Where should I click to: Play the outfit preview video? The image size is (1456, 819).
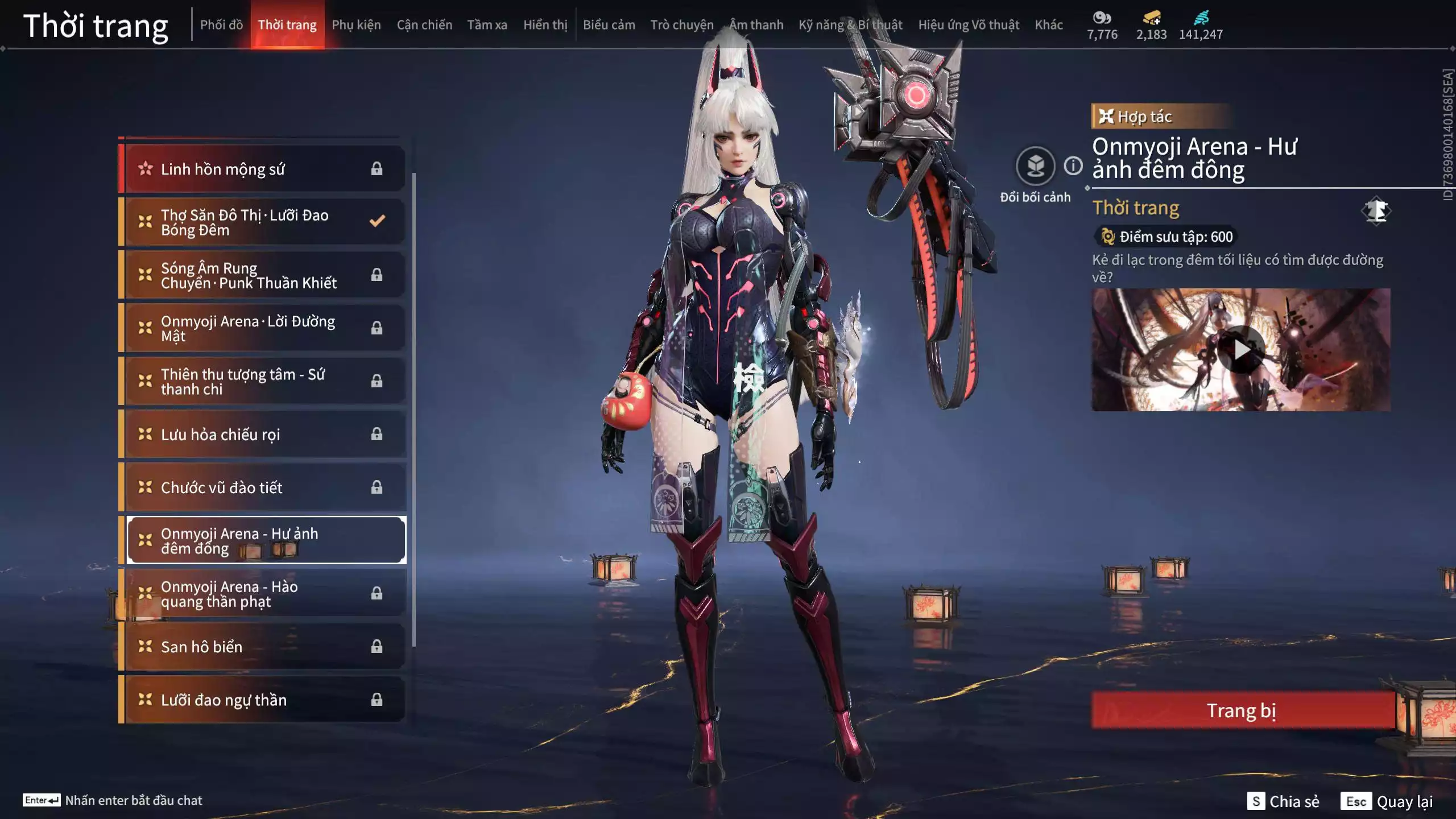coord(1241,350)
